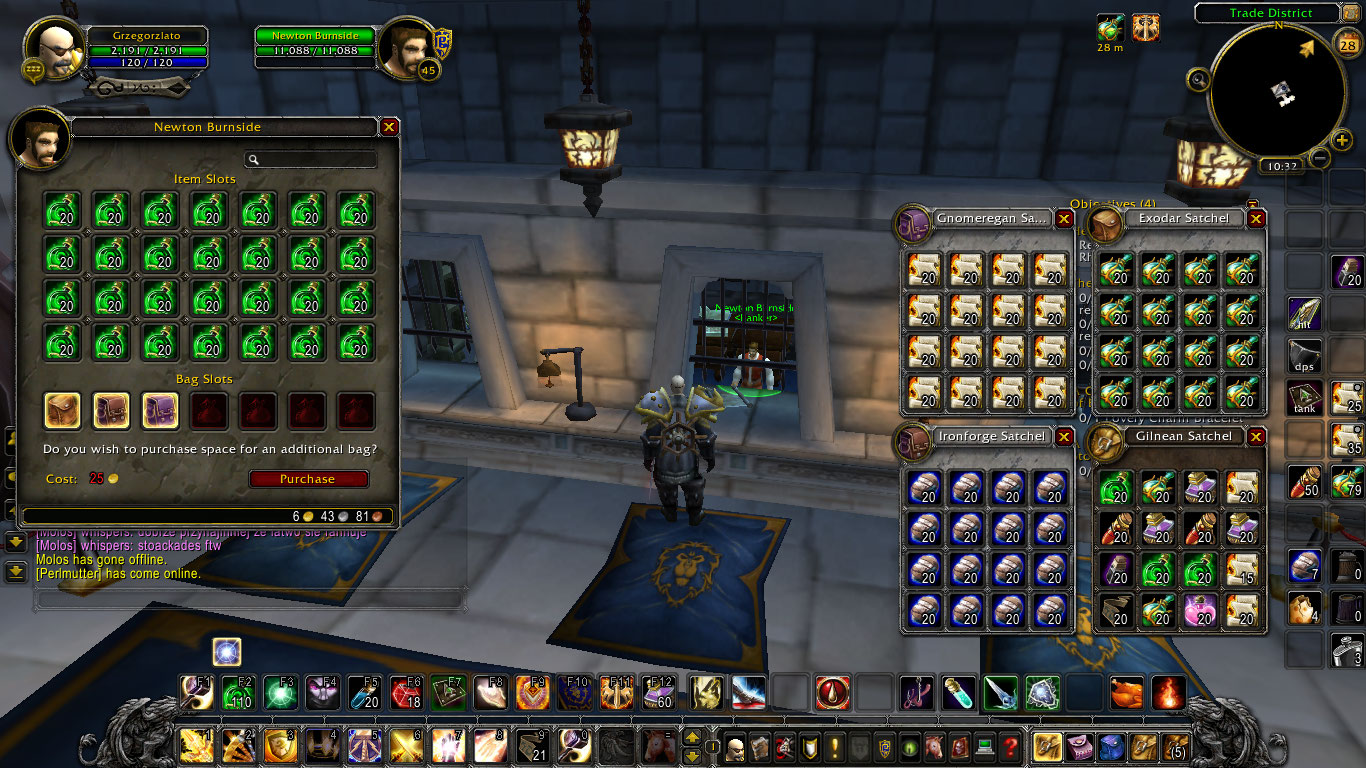The width and height of the screenshot is (1366, 768).
Task: Toggle the minimap tracking magnifier button
Action: click(x=1198, y=79)
